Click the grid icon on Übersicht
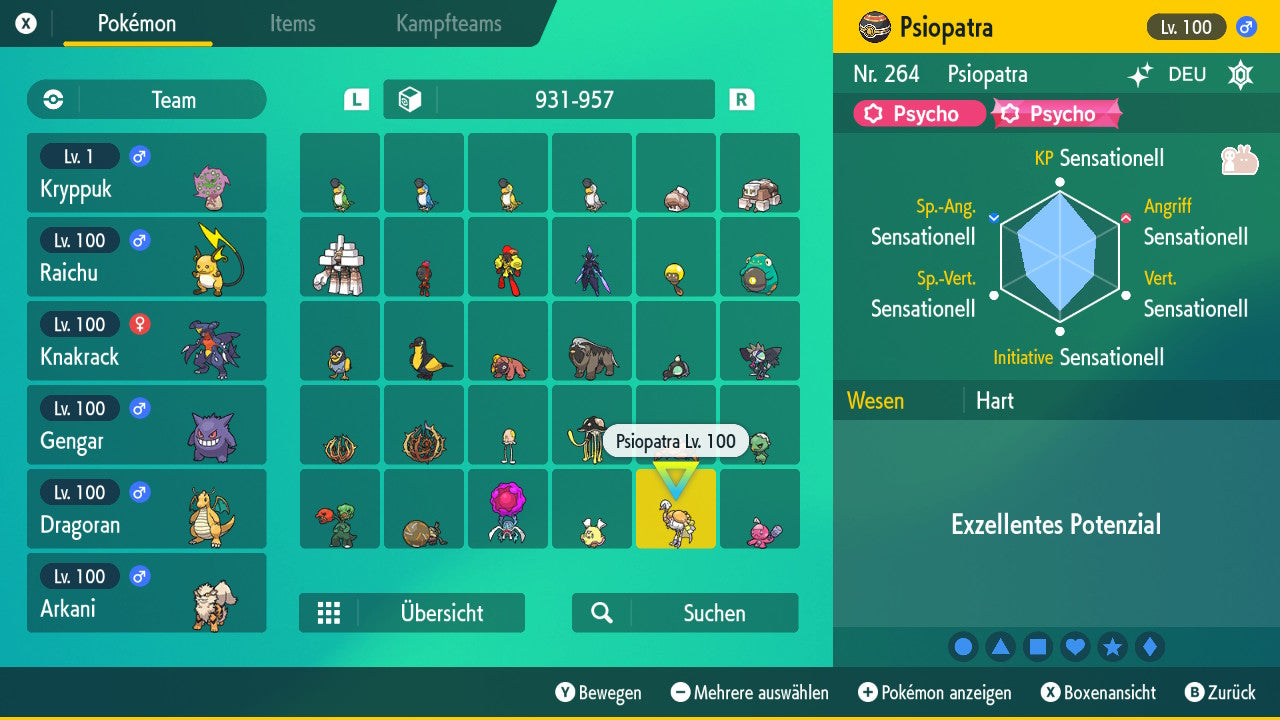 329,613
